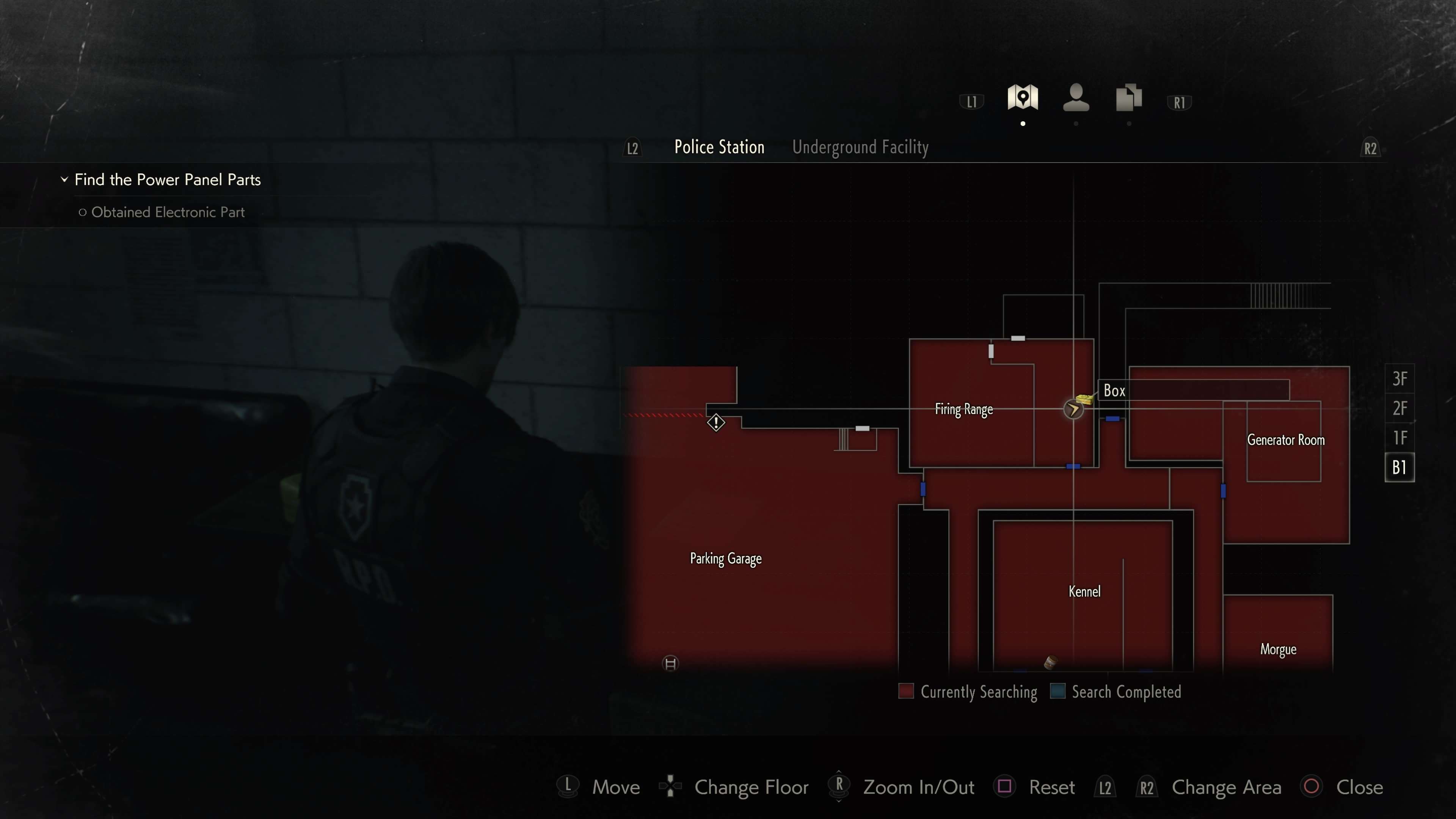Select the 1F floor

(1400, 438)
